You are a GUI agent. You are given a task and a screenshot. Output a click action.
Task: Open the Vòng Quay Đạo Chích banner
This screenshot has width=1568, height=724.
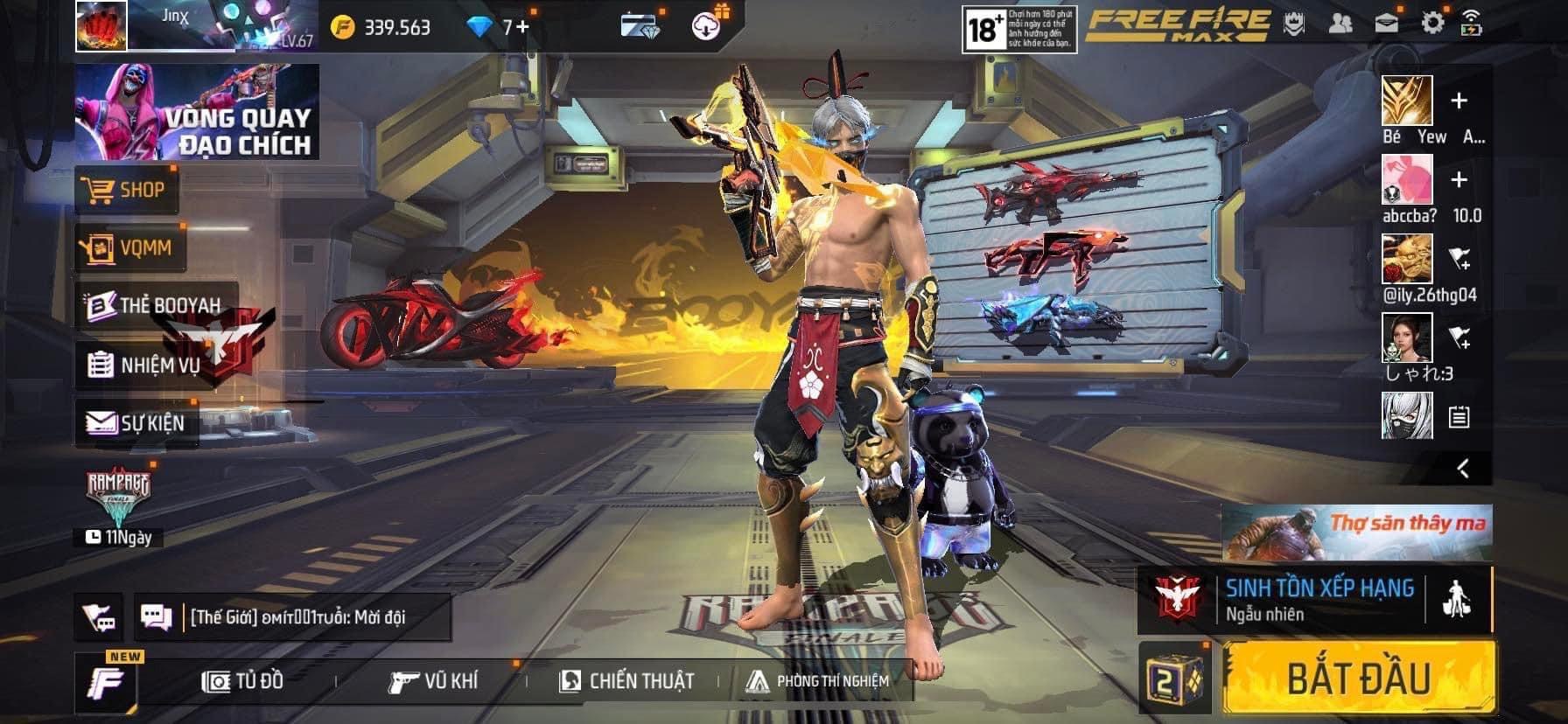(197, 112)
